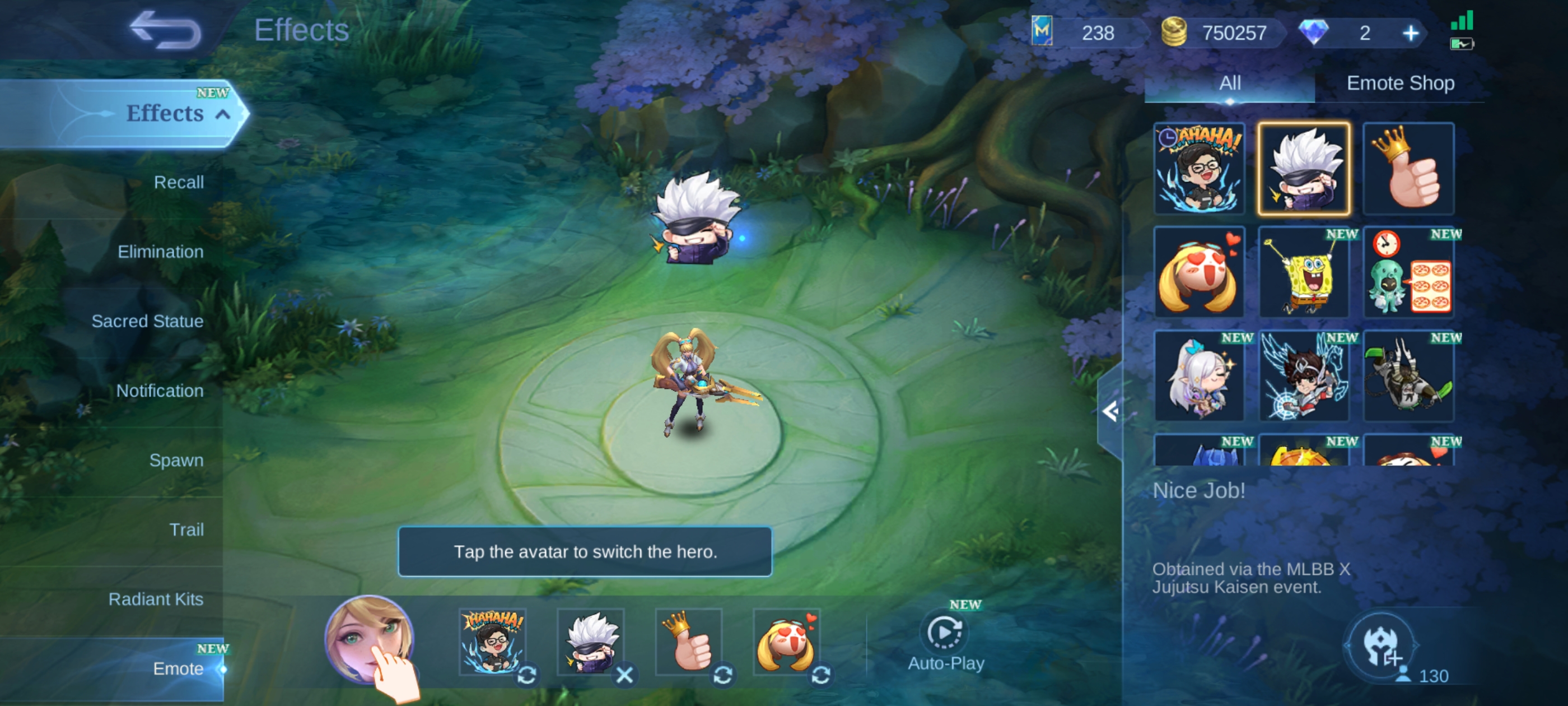Select the green octopus cookie emote
The image size is (1568, 706).
1408,272
